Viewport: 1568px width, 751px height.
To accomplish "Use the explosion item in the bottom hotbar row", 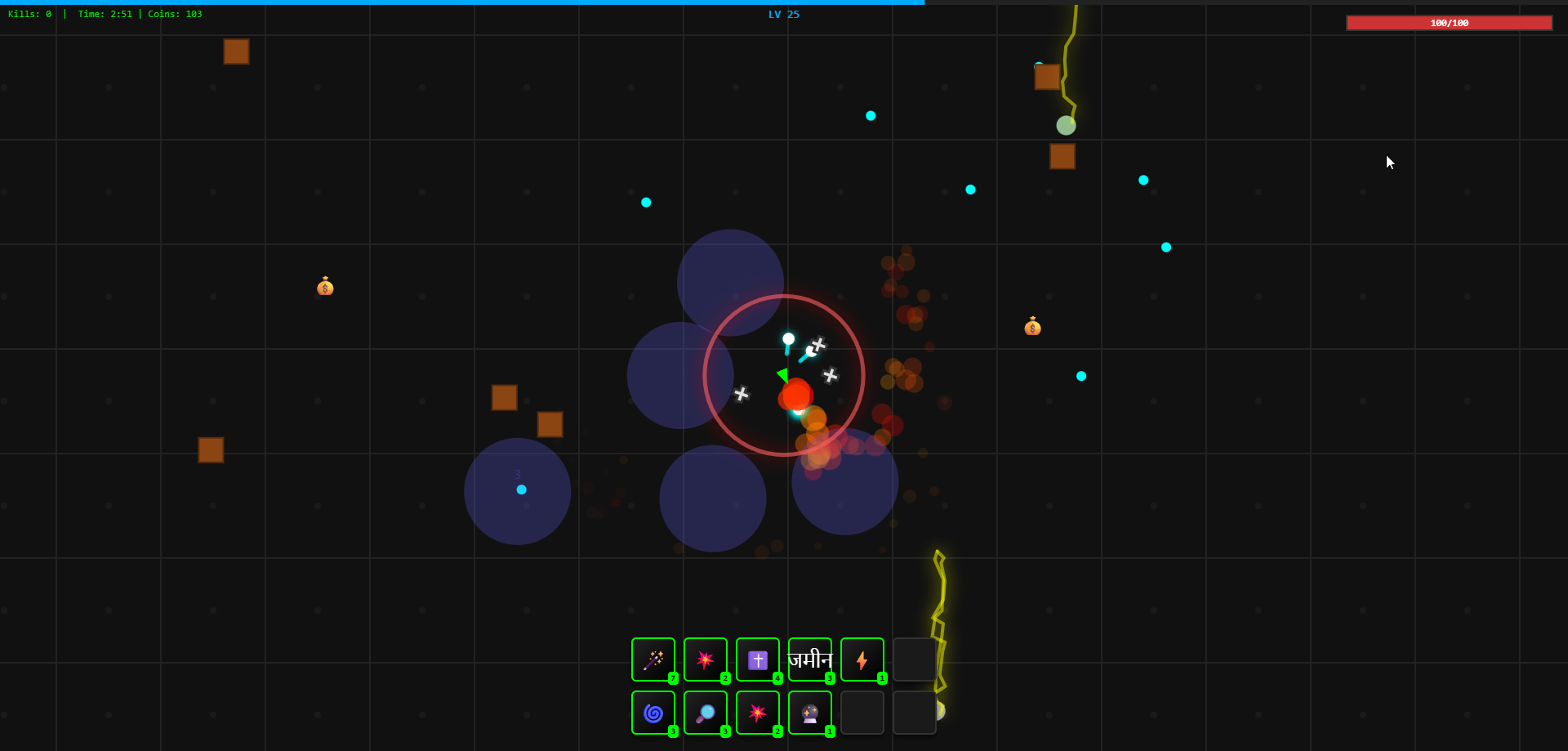I will 758,713.
